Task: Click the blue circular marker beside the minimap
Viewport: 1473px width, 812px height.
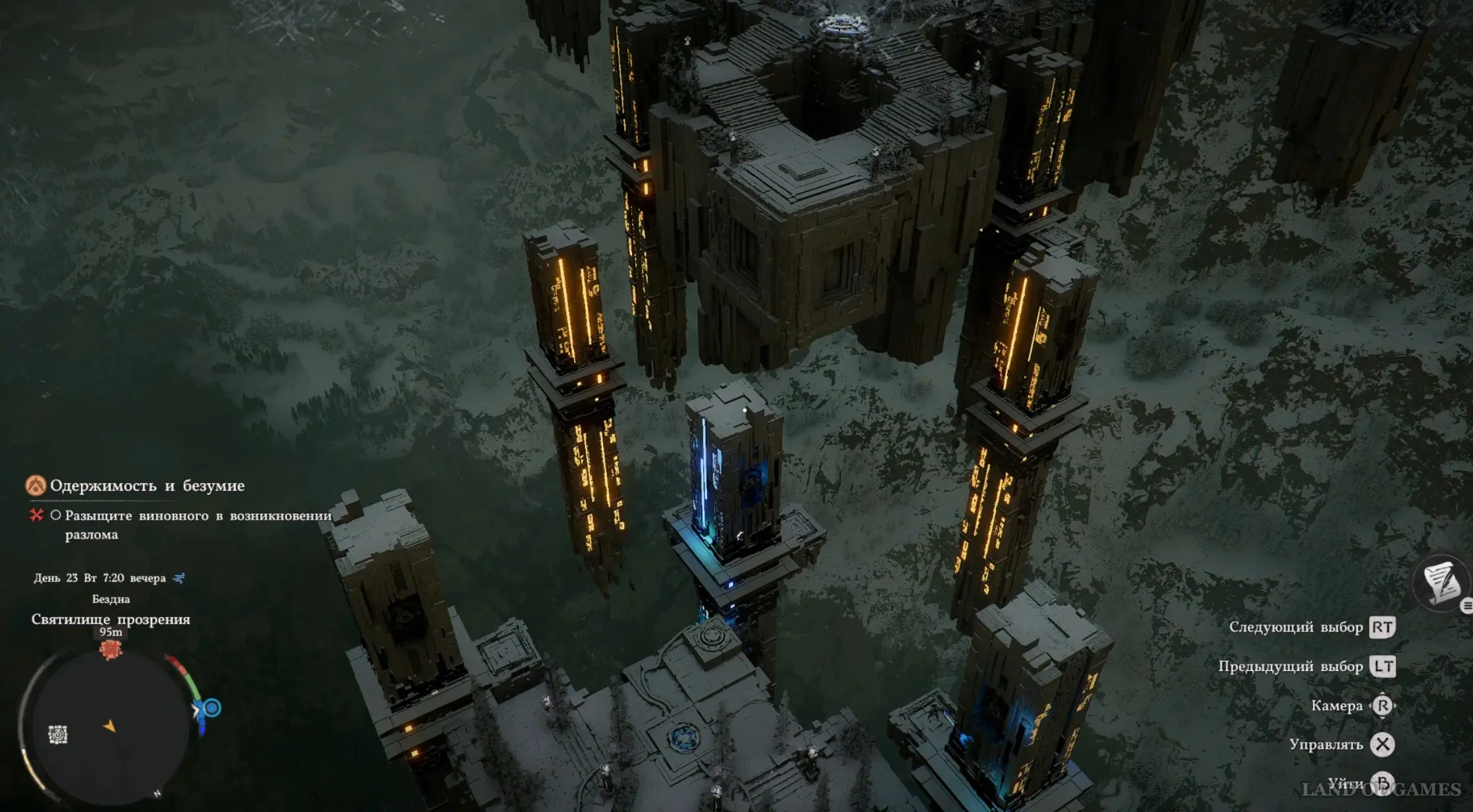Action: pyautogui.click(x=212, y=708)
